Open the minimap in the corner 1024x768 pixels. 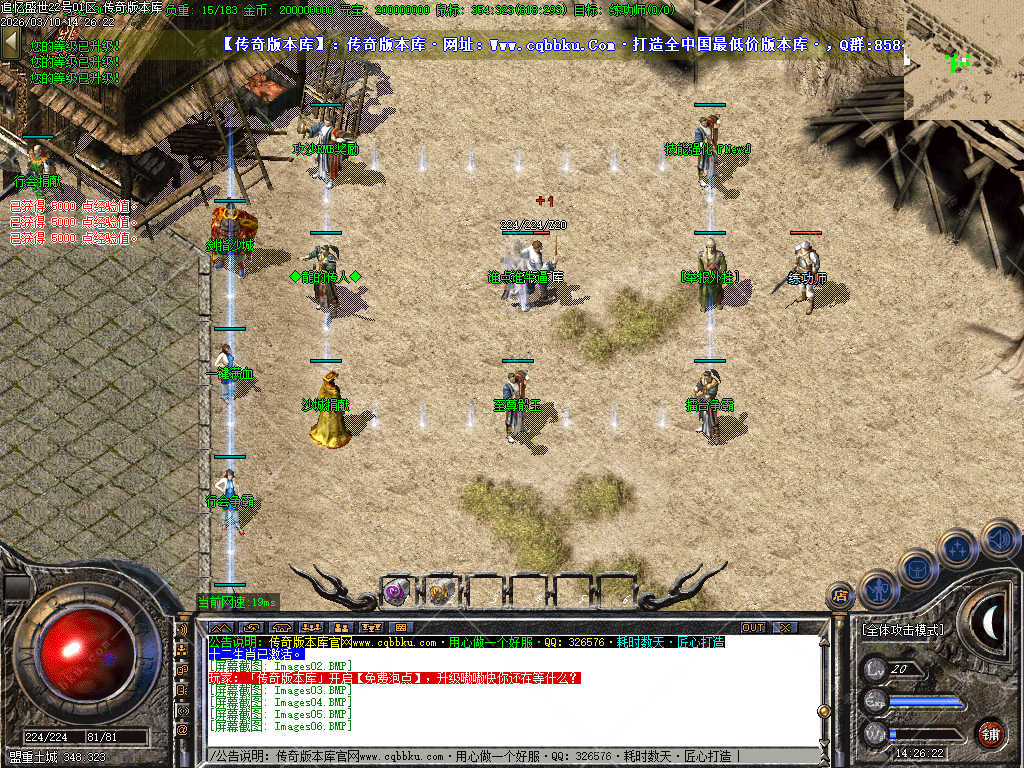point(963,60)
